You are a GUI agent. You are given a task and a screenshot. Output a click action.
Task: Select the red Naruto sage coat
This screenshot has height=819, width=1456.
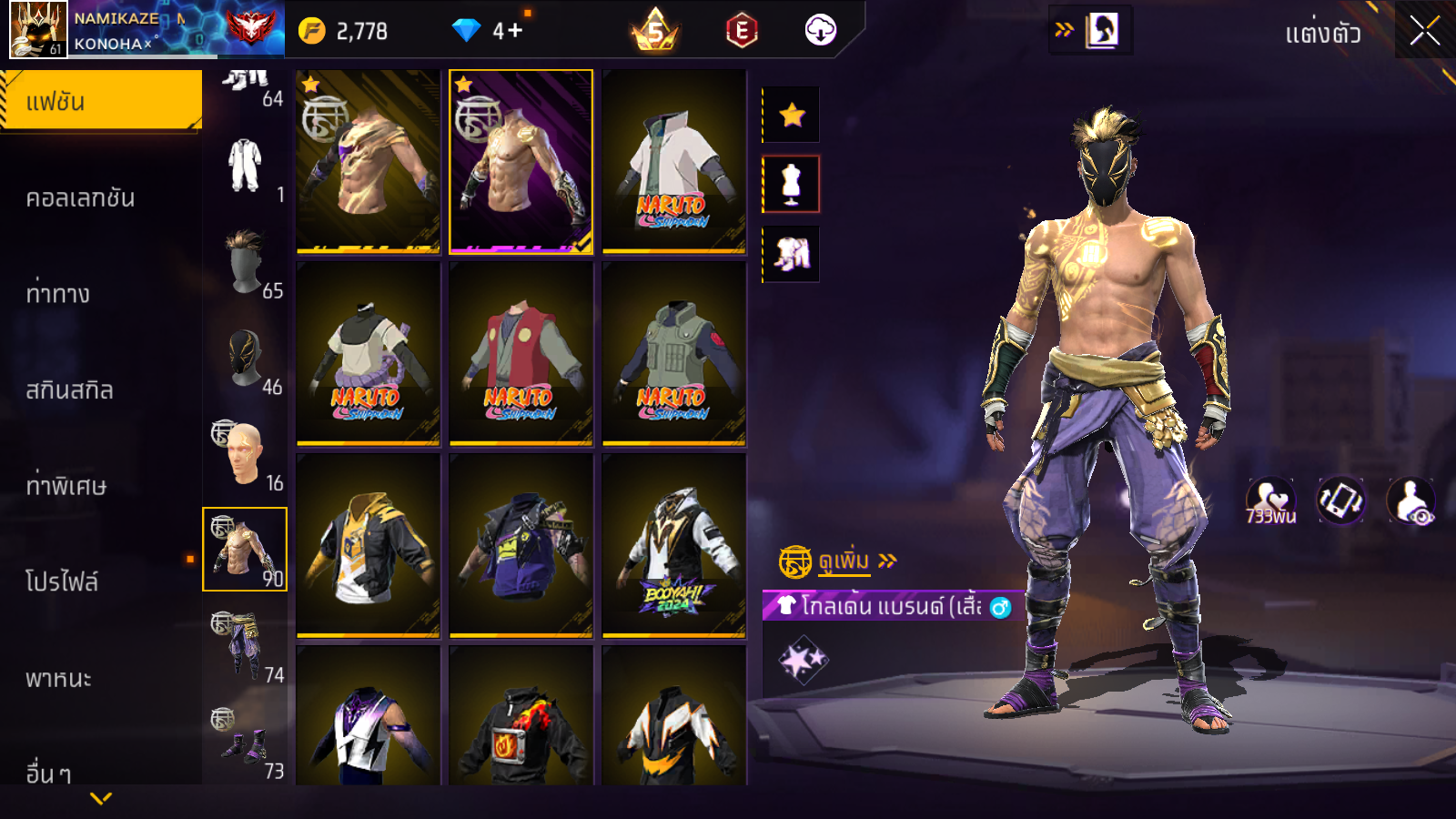pos(521,354)
